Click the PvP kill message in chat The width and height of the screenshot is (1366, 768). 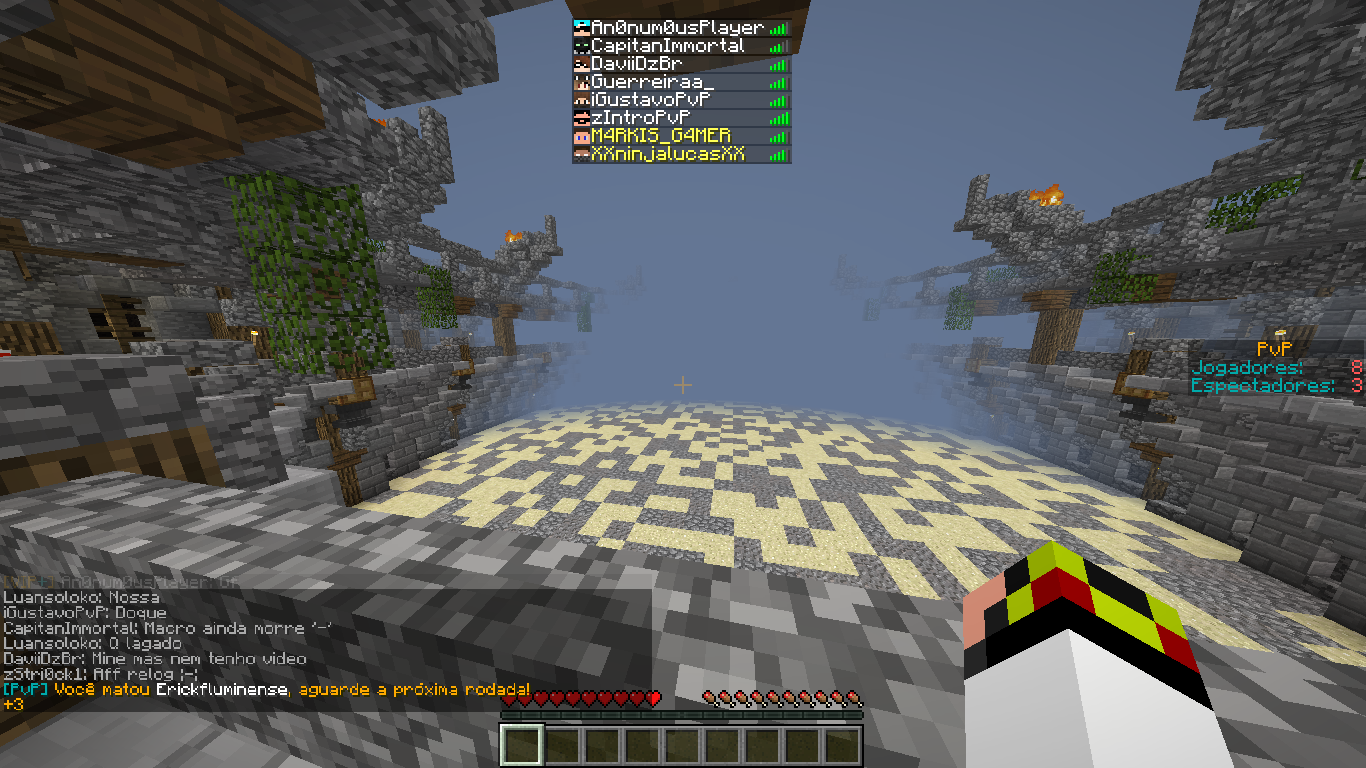click(x=266, y=690)
